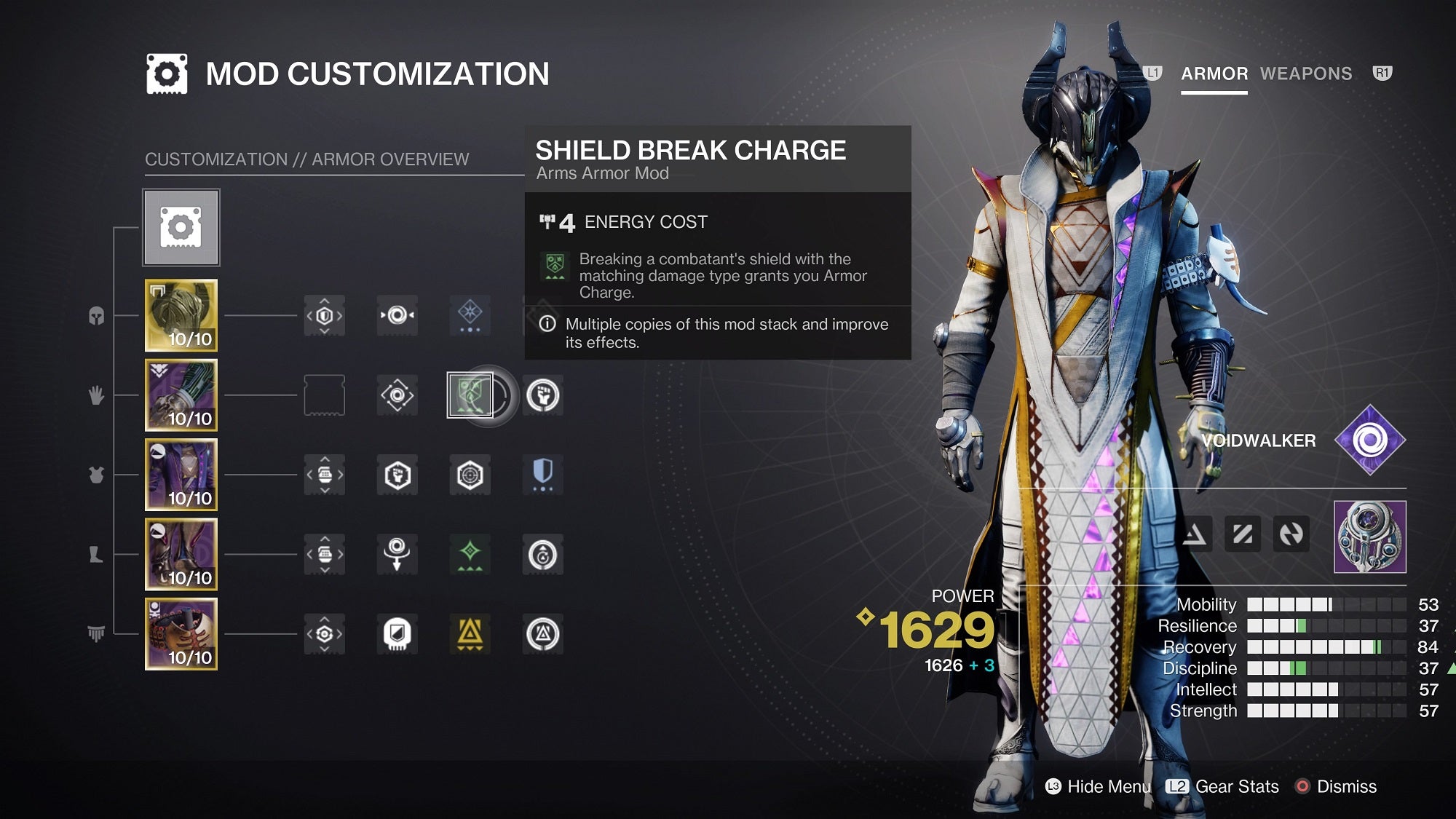
Task: Click the empty gauntlets mod socket
Action: click(324, 395)
